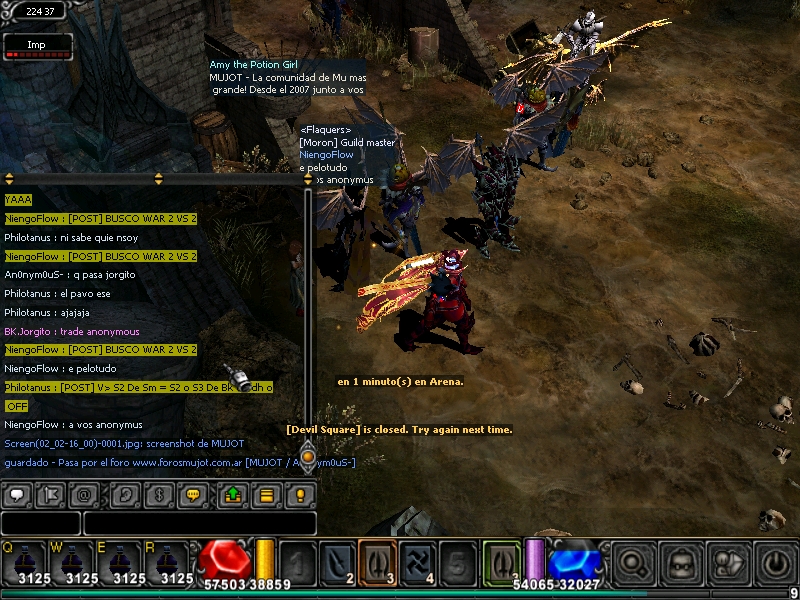800x600 pixels.
Task: Click the green up-arrow chat button
Action: coord(232,495)
